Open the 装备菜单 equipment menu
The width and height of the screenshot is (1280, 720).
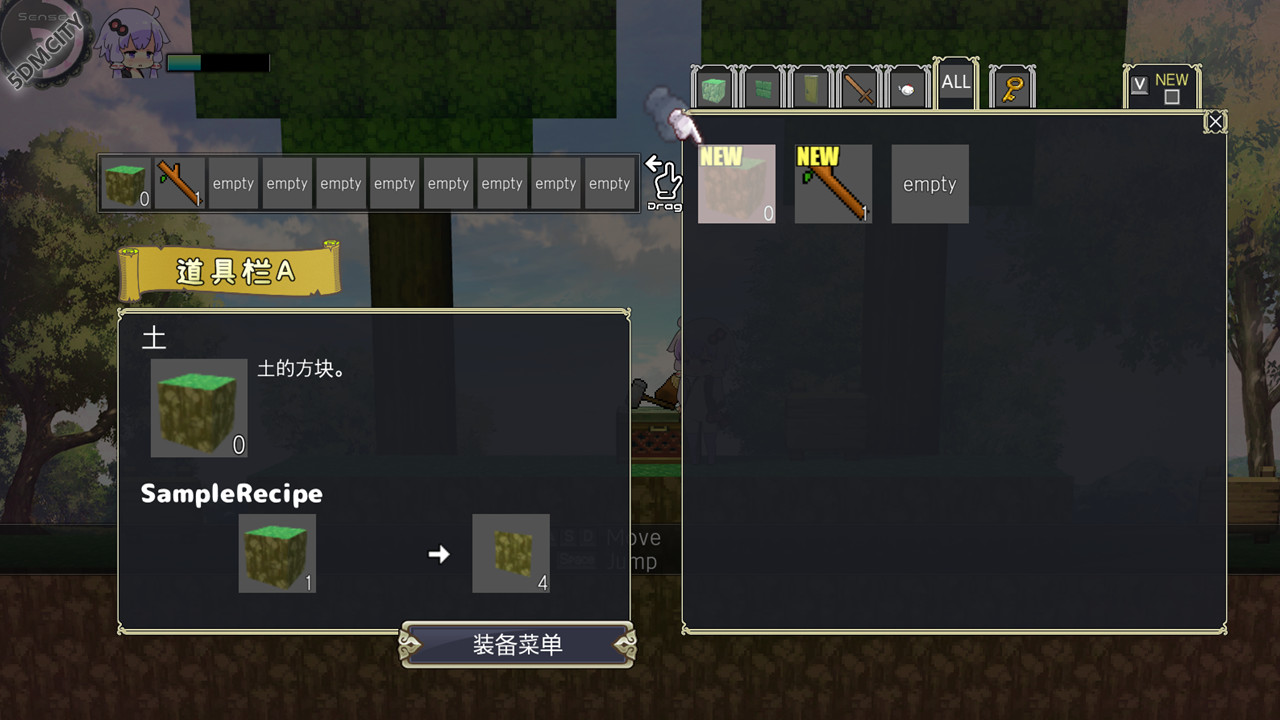[517, 645]
